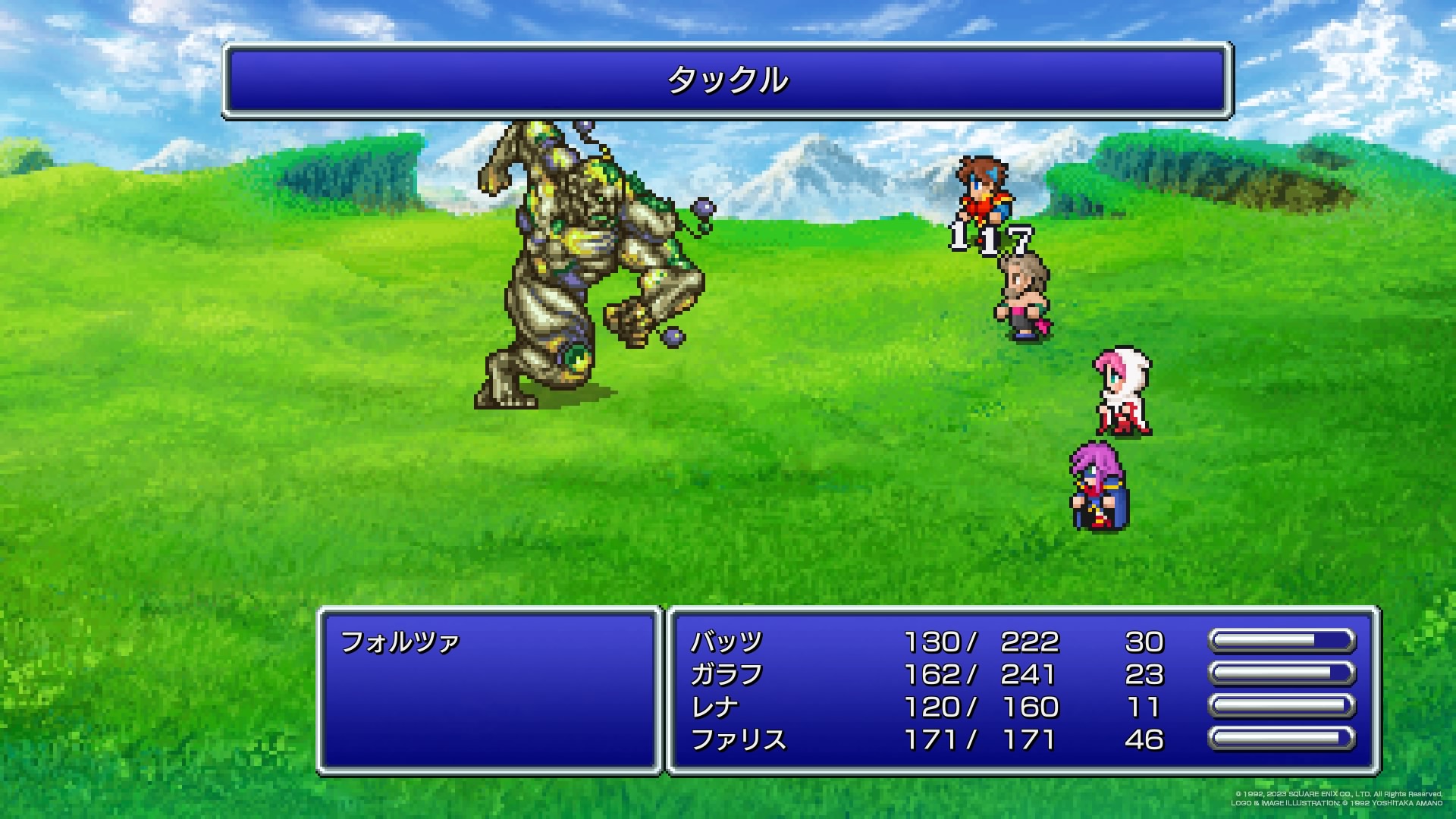Select enemy フォルツァ in the enemy list
Viewport: 1456px width, 819px height.
tap(400, 643)
